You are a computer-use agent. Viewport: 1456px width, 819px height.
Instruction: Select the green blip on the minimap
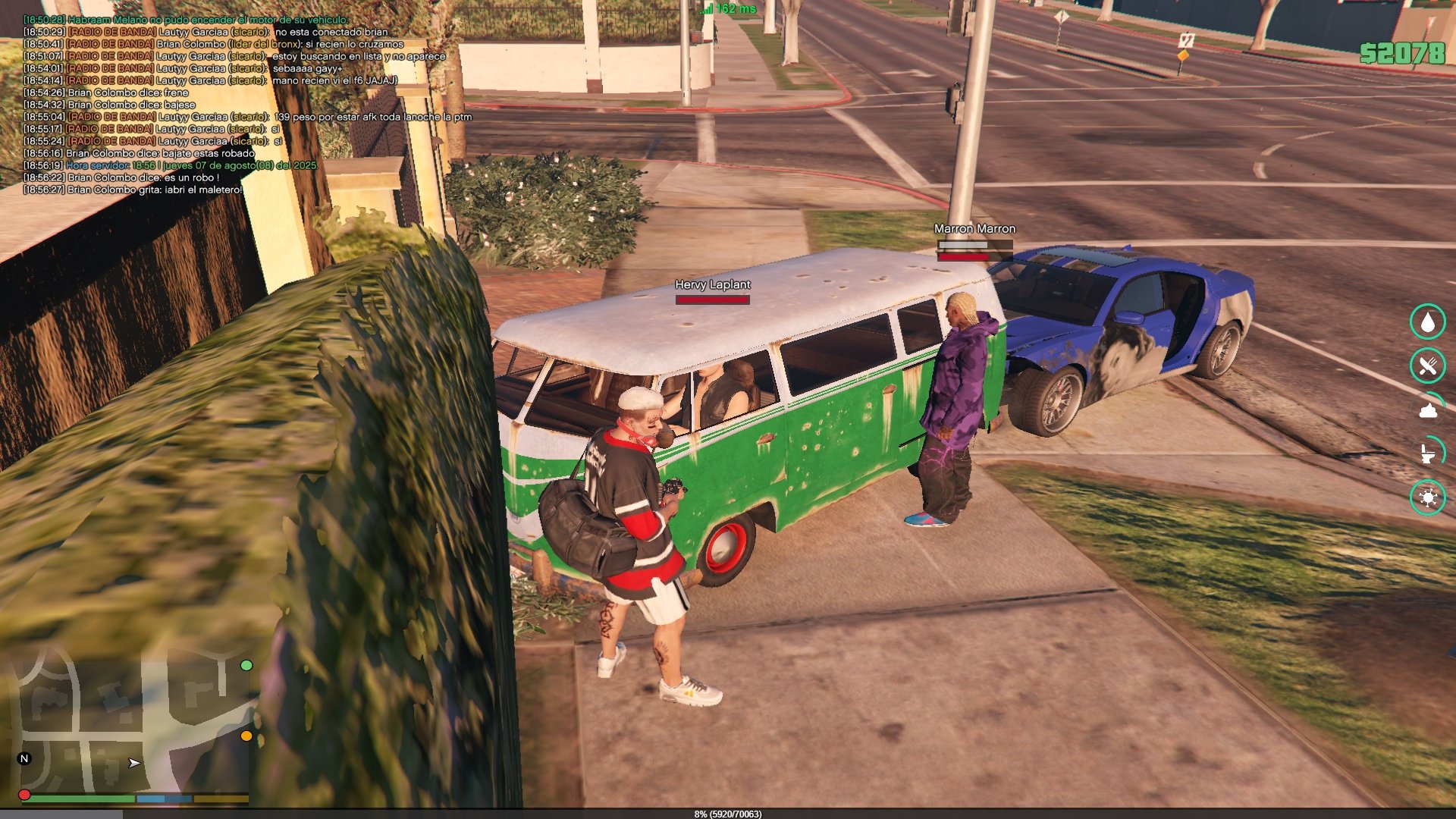pyautogui.click(x=246, y=665)
